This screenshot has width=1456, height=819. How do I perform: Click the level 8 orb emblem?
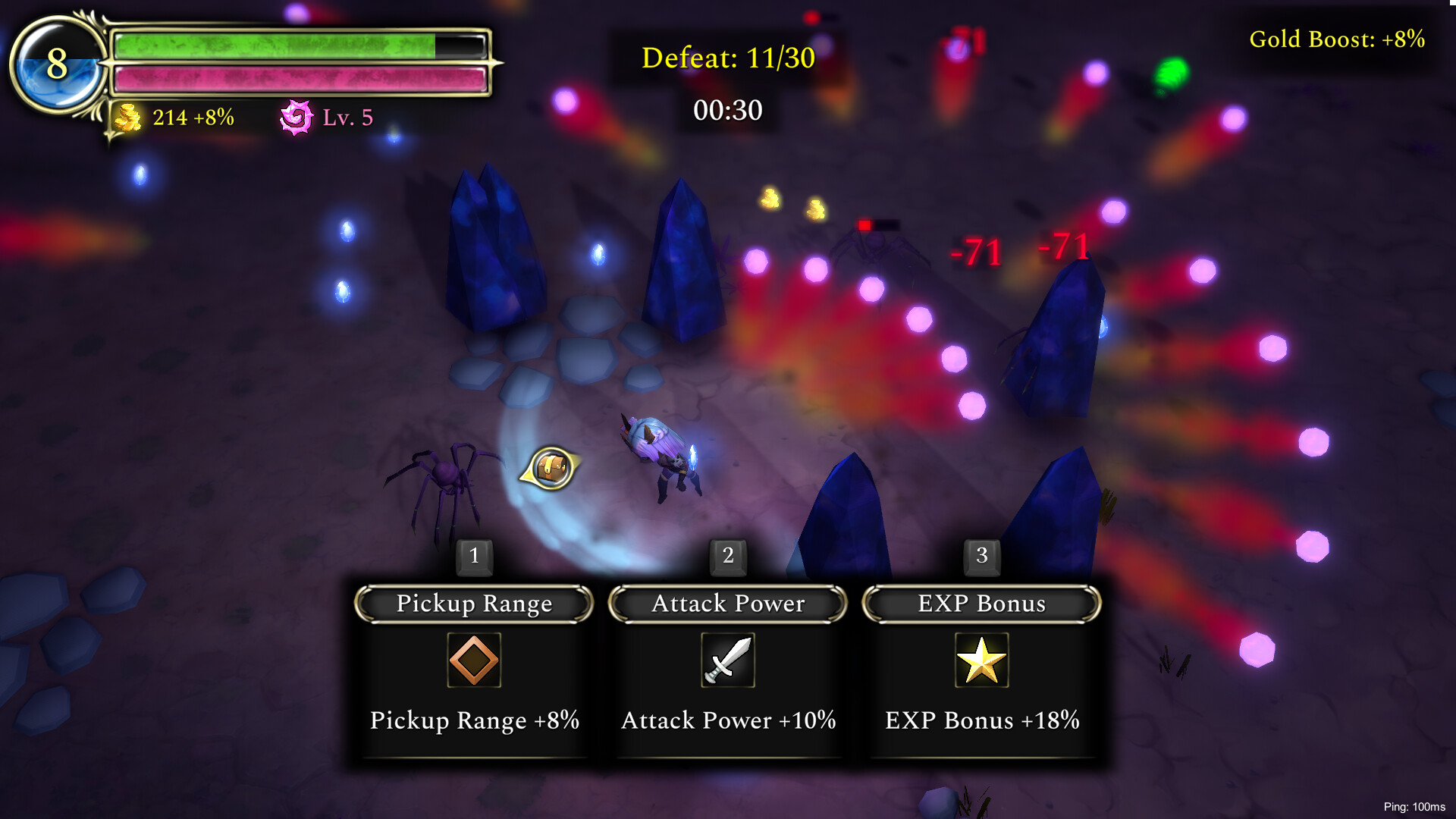point(57,65)
